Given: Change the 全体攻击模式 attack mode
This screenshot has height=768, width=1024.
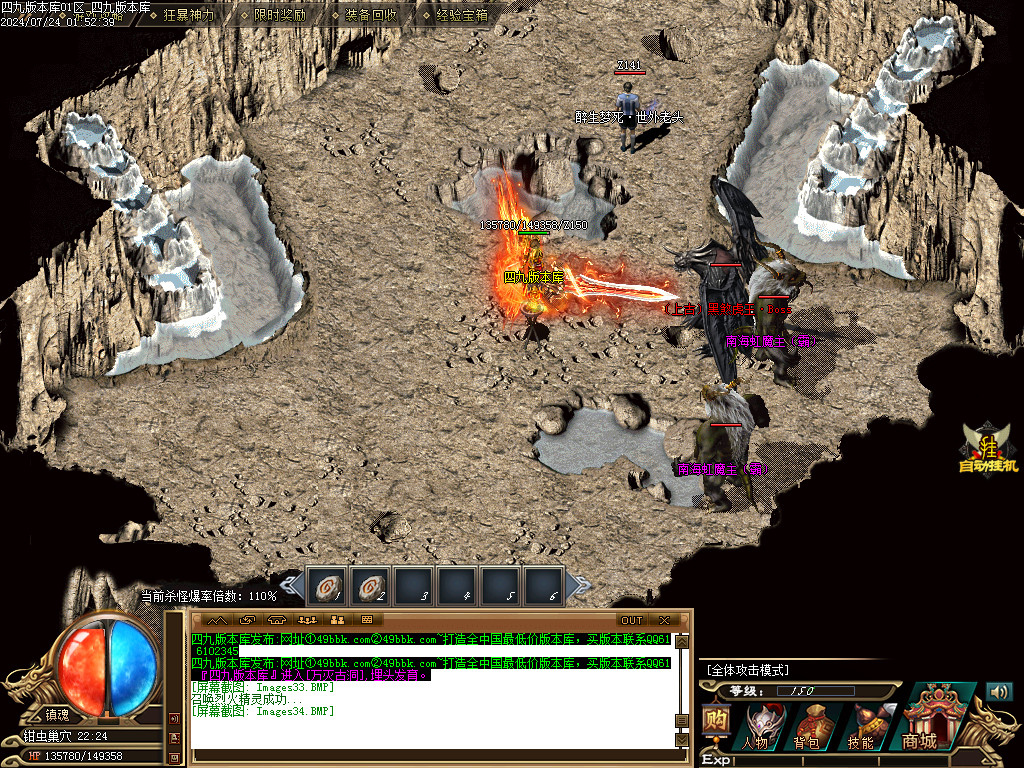Looking at the screenshot, I should click(x=748, y=670).
